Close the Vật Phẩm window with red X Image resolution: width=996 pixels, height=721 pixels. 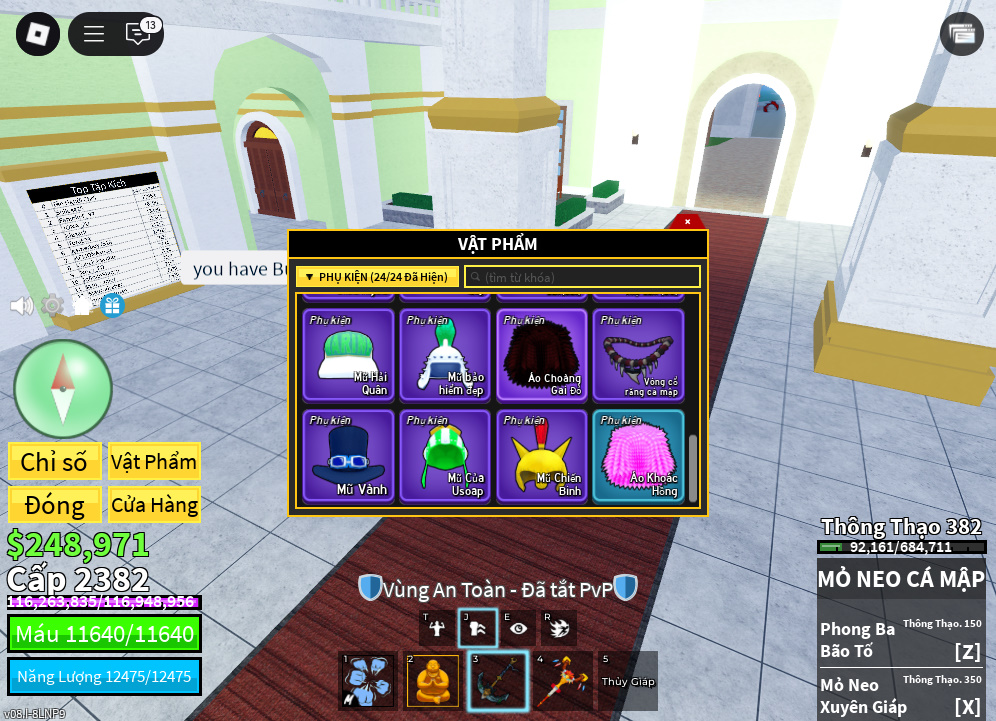point(687,221)
